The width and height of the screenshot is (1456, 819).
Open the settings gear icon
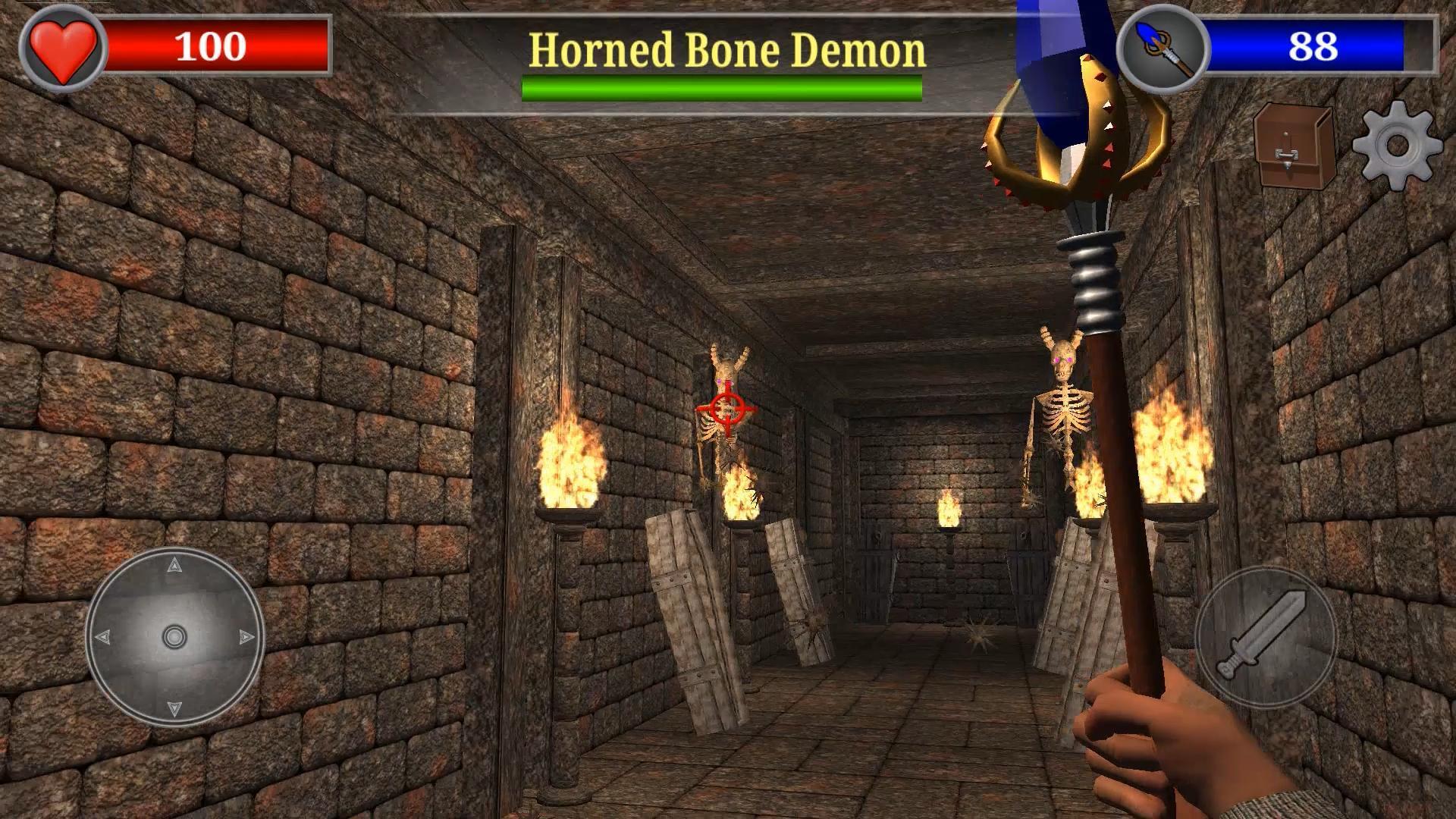[1394, 149]
